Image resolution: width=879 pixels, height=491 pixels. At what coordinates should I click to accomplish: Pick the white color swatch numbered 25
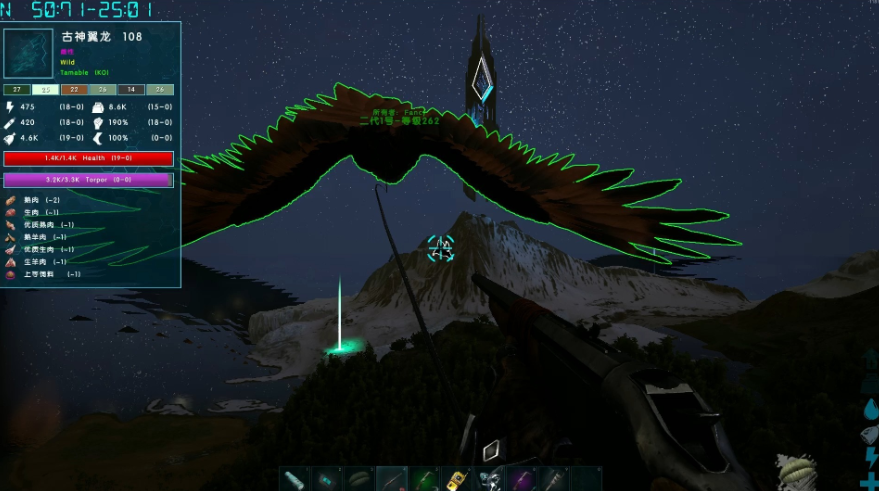tap(45, 89)
